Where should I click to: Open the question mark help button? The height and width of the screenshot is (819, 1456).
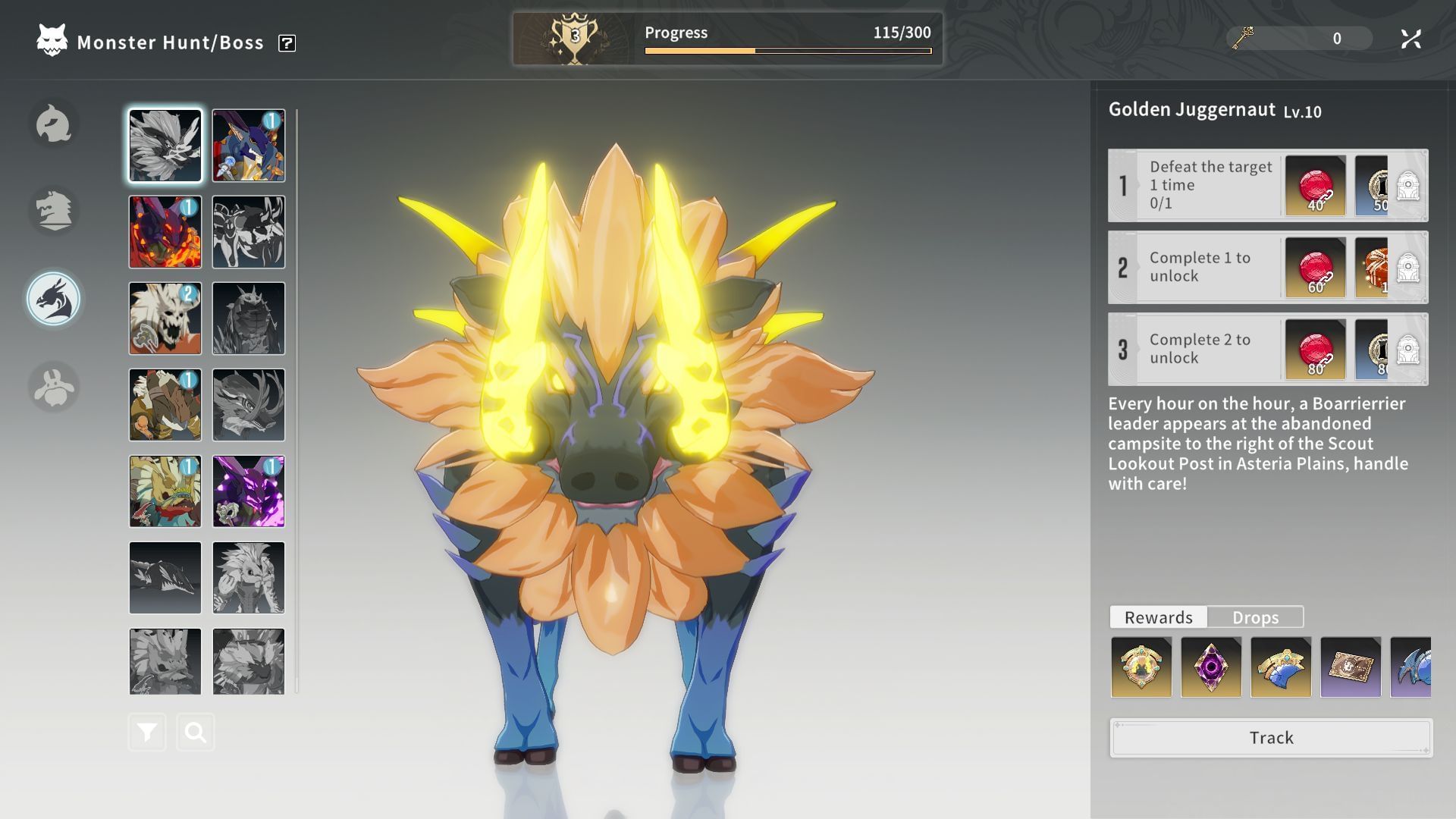coord(287,43)
